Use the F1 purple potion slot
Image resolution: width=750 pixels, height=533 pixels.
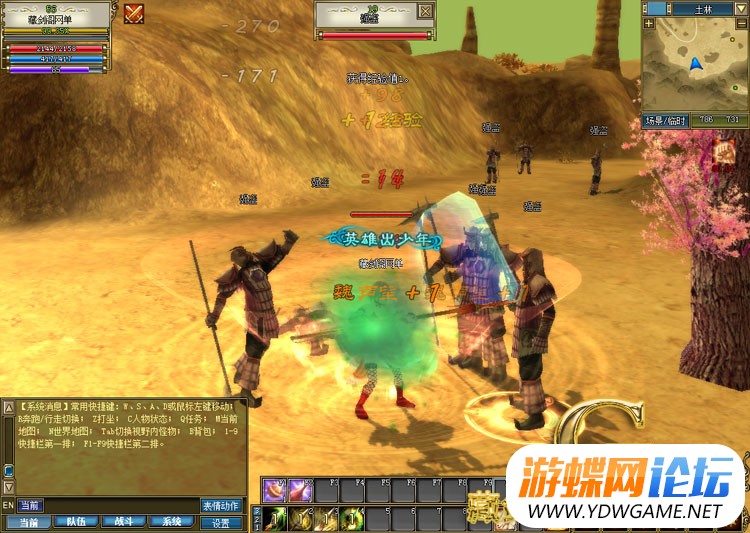point(274,491)
